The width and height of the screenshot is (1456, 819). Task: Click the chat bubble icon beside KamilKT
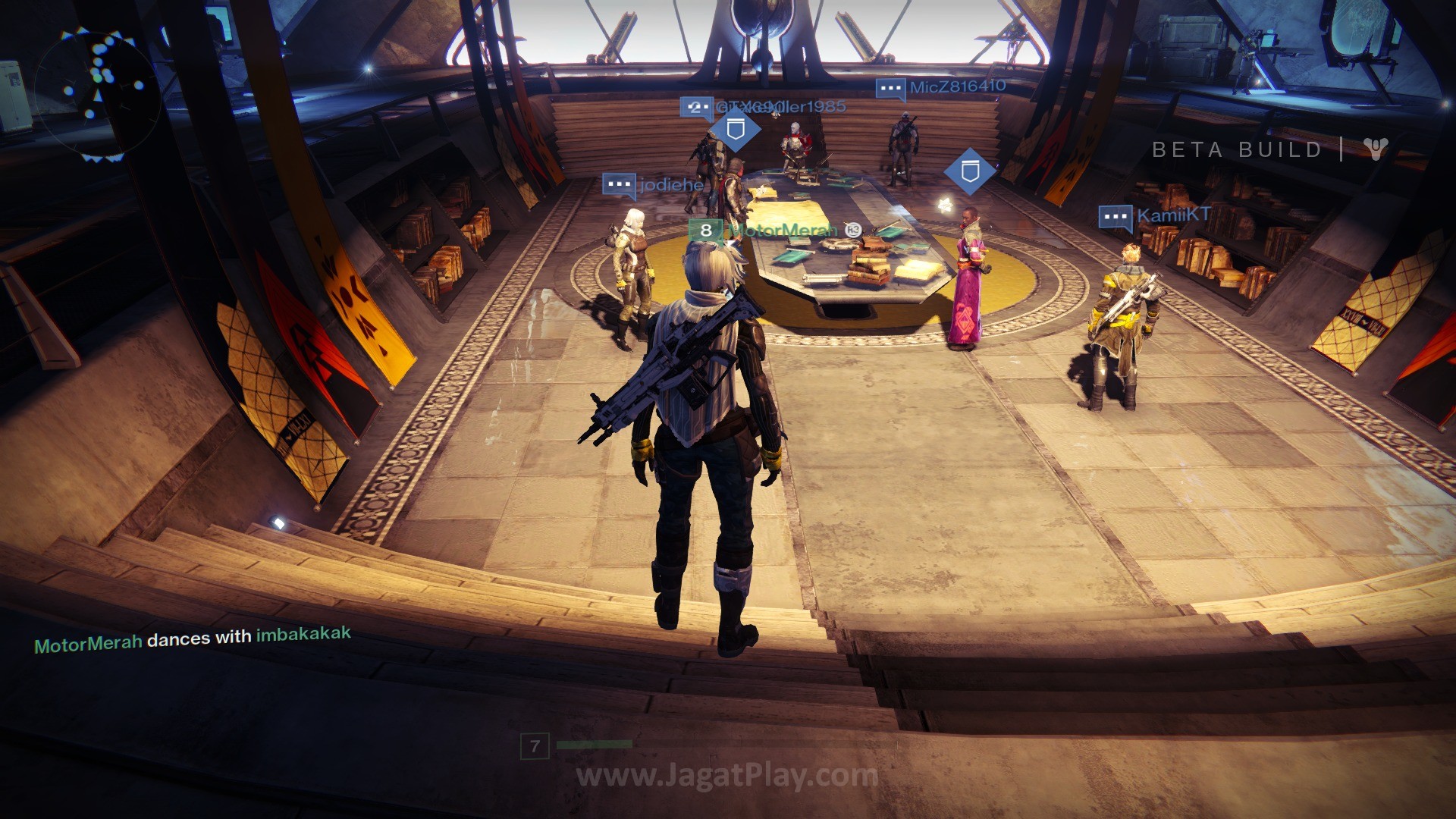click(1116, 217)
